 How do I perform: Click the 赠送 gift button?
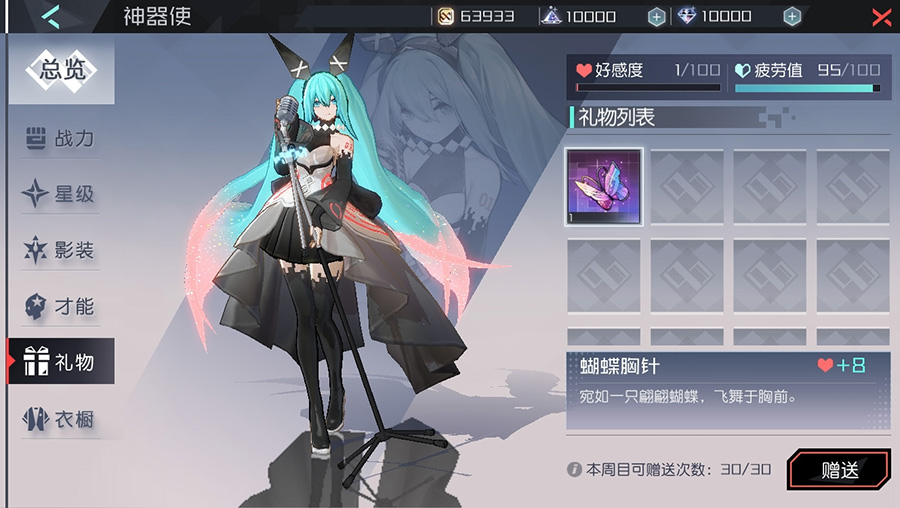tap(839, 469)
